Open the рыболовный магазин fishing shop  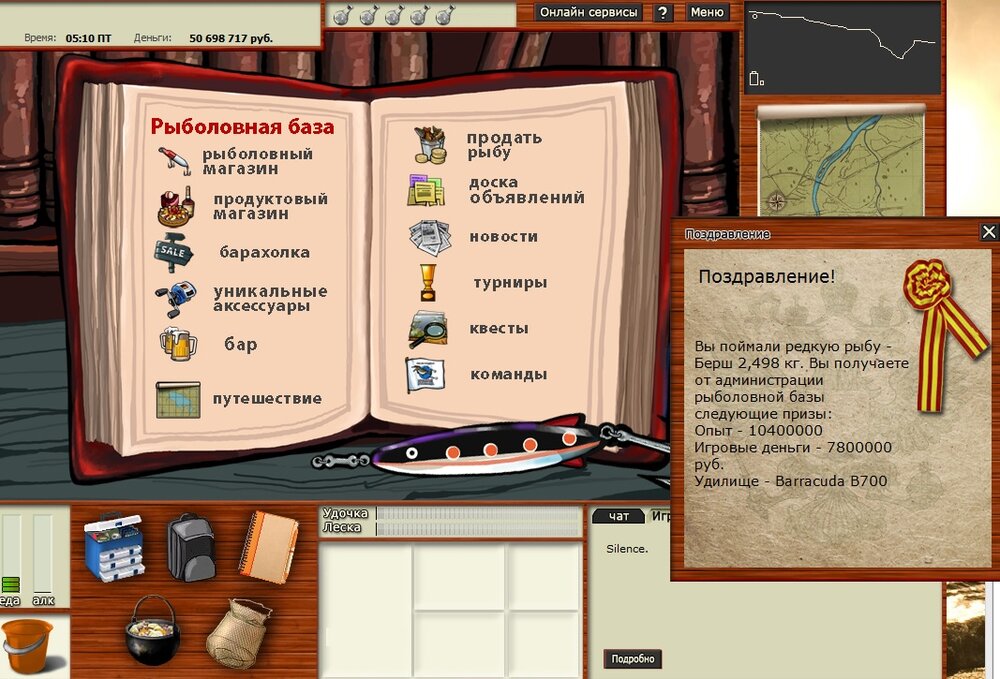point(257,161)
